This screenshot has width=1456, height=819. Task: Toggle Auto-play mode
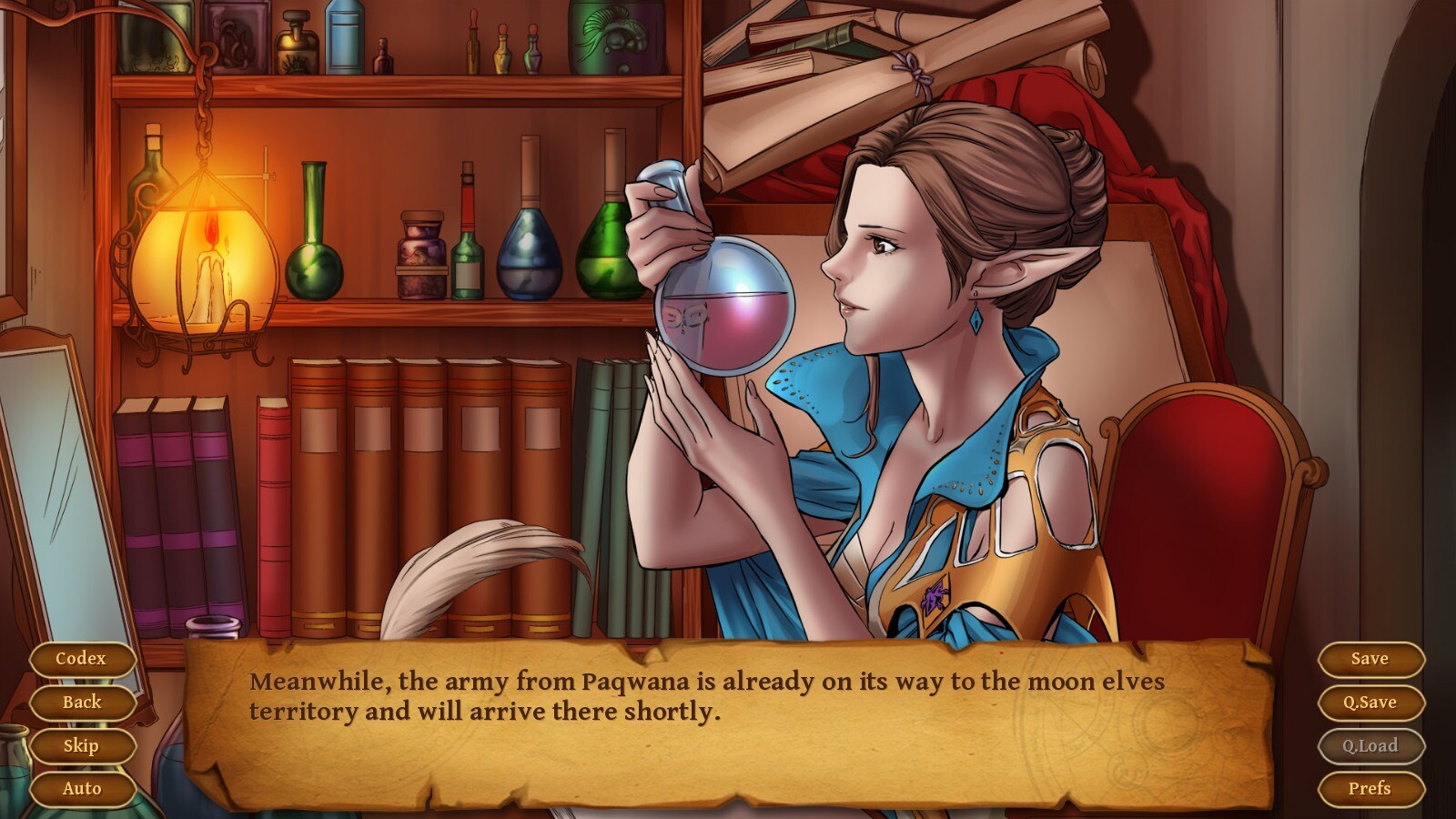click(x=82, y=788)
